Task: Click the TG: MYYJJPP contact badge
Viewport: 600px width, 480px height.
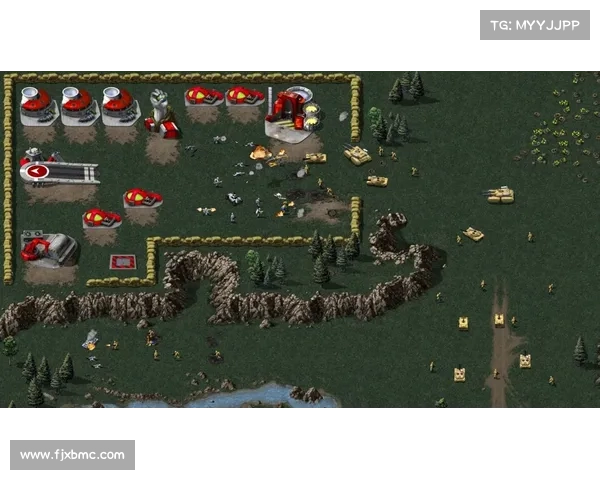Action: click(x=535, y=24)
